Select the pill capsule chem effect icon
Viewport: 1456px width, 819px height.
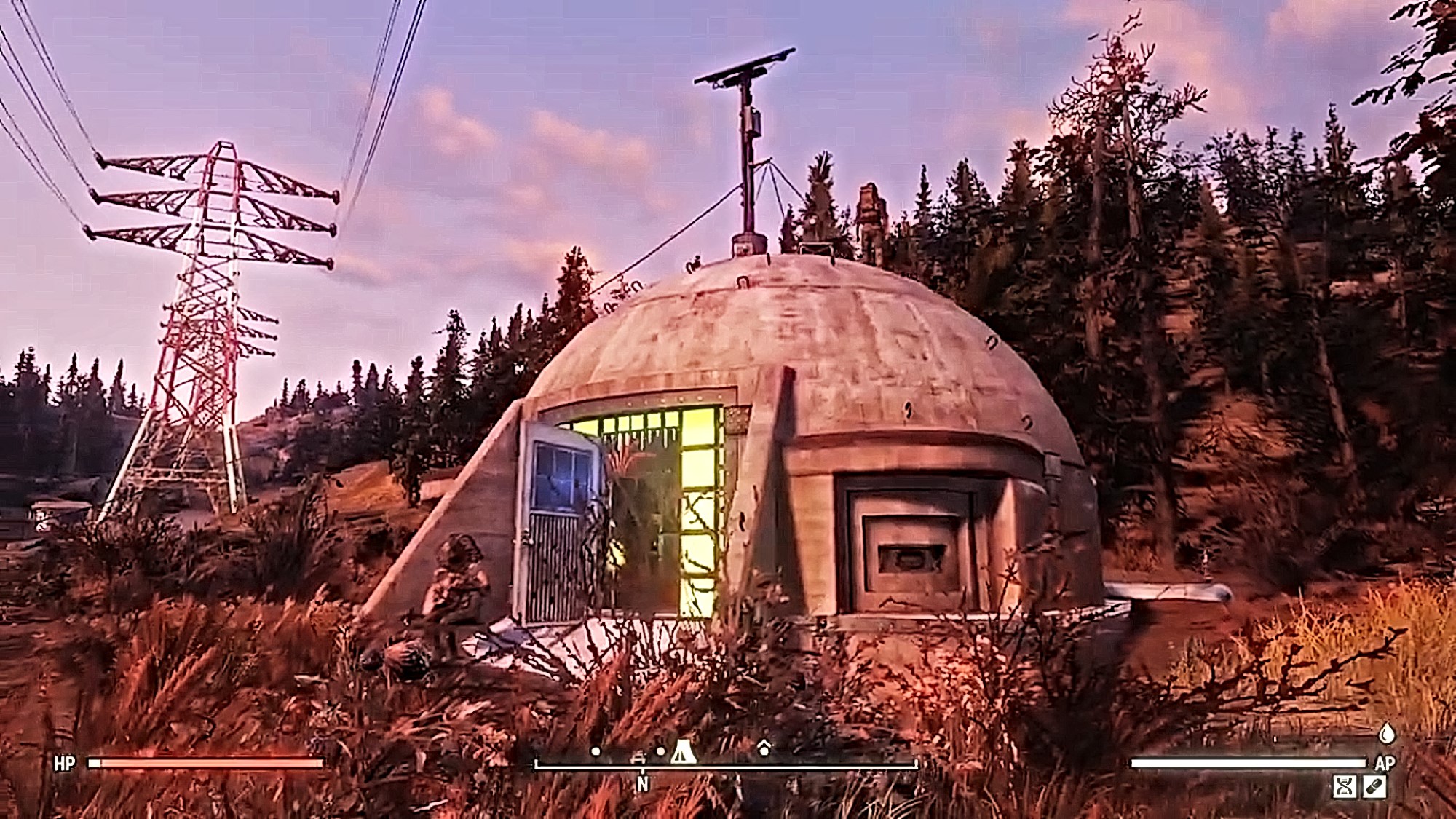point(1374,786)
